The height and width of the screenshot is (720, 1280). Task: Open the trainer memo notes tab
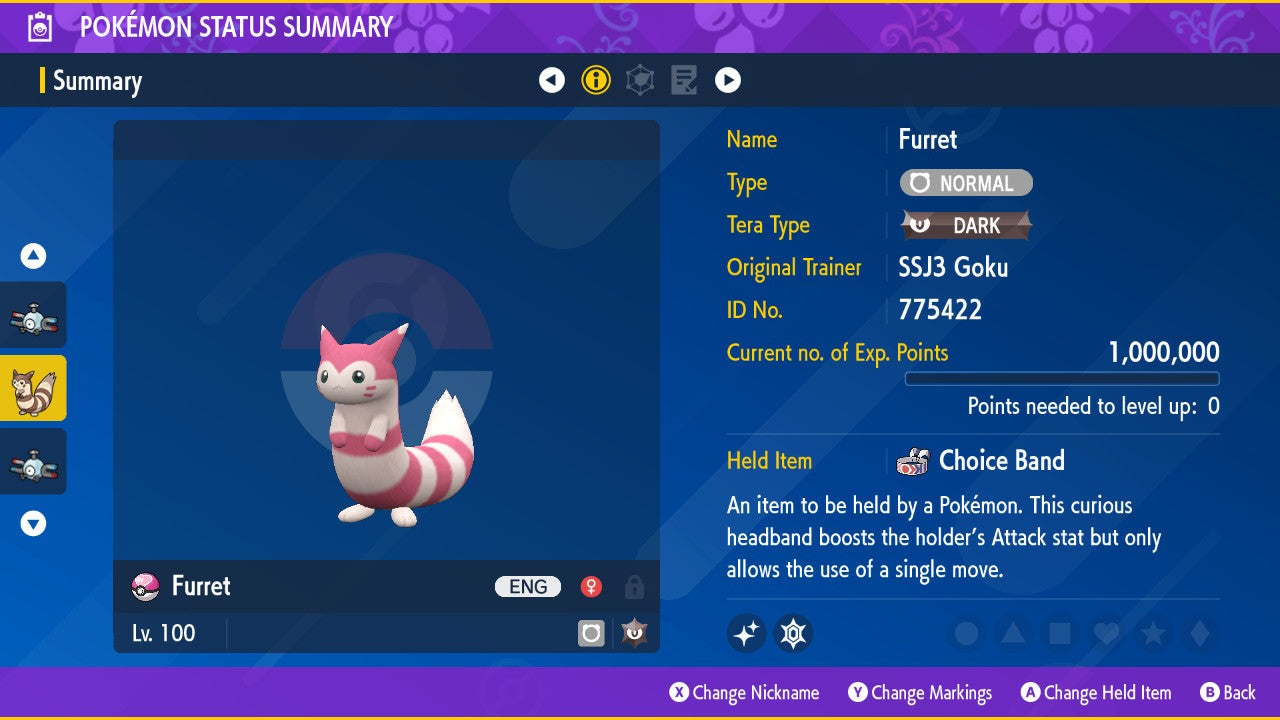(x=684, y=80)
